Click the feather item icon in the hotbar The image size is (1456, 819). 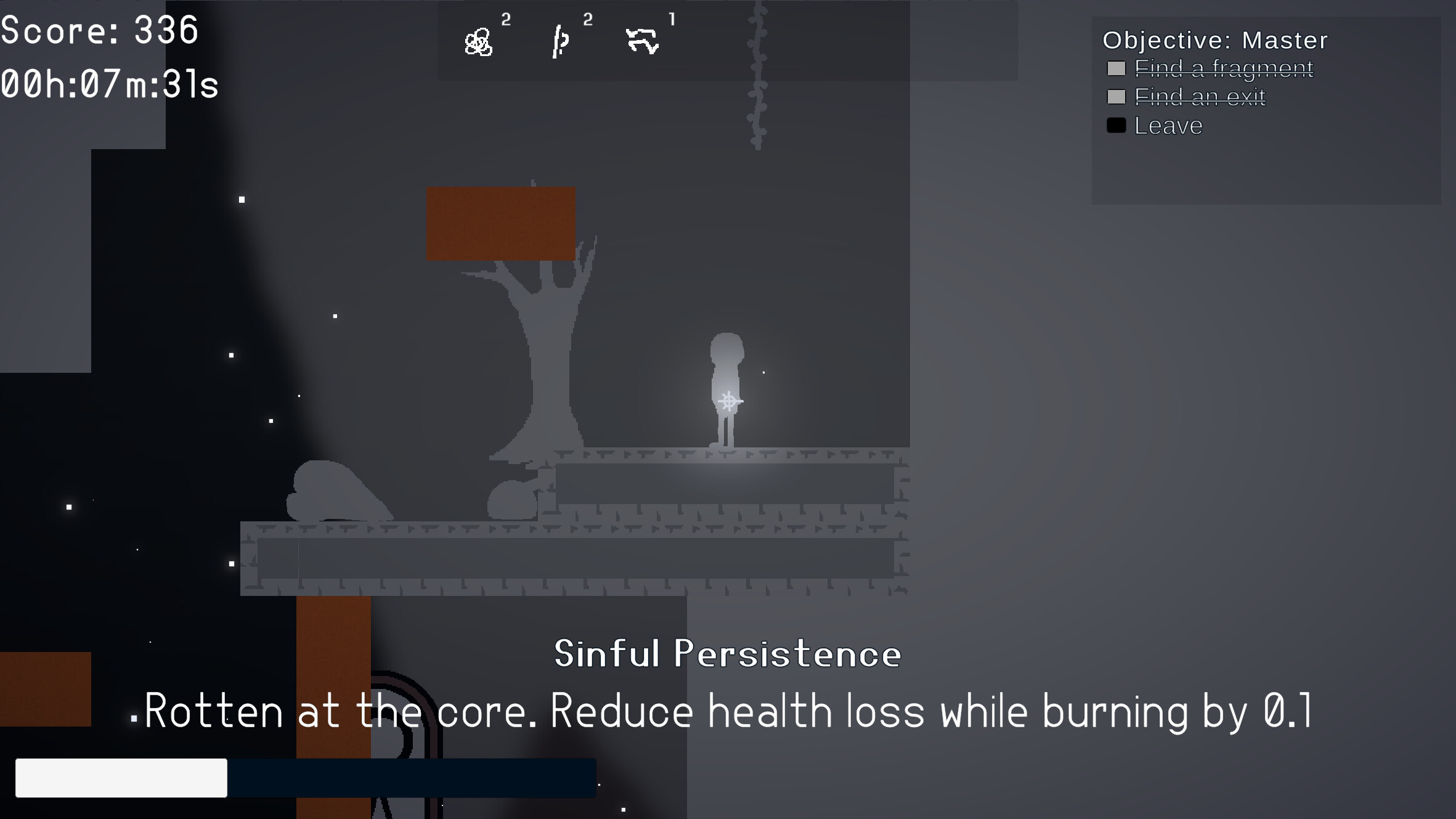561,42
